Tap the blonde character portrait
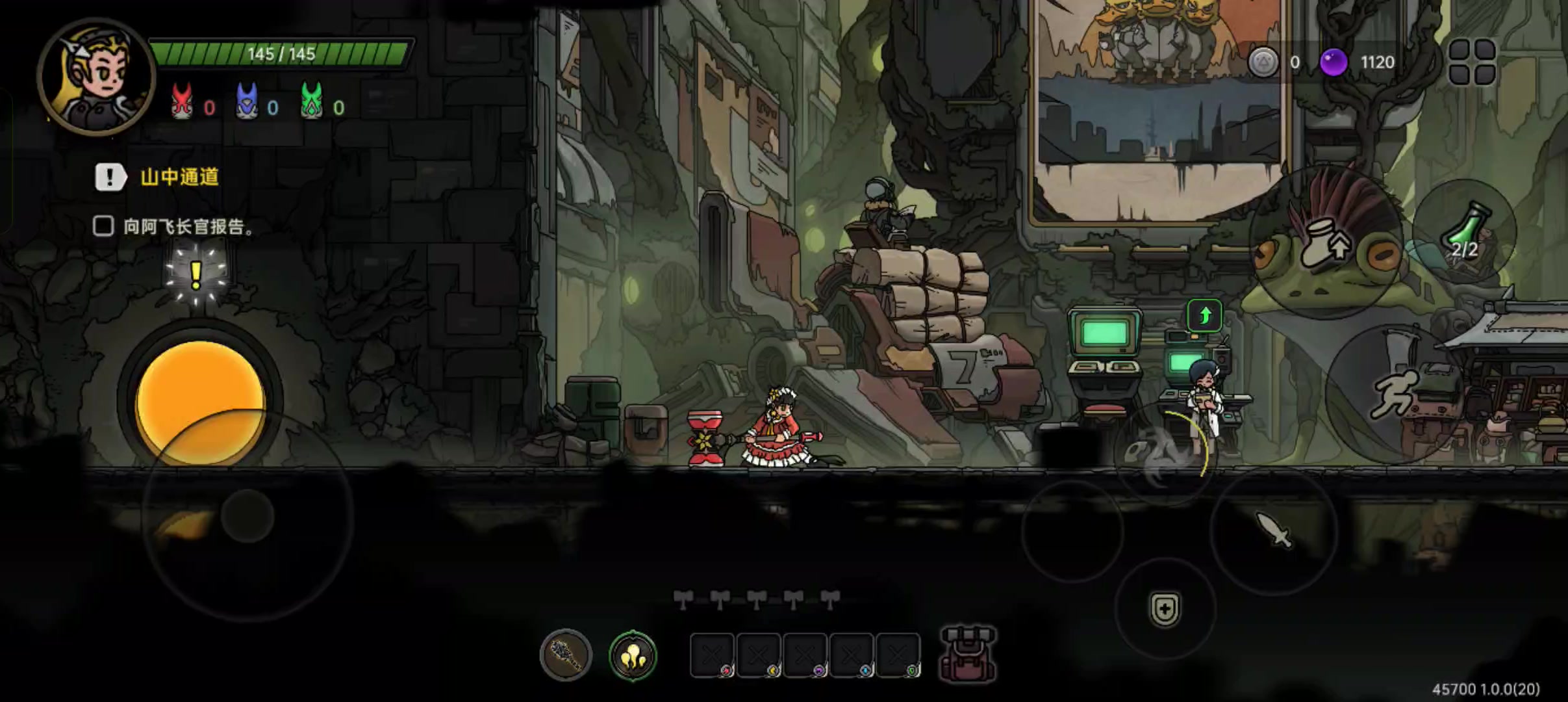Viewport: 1568px width, 702px height. pyautogui.click(x=96, y=77)
